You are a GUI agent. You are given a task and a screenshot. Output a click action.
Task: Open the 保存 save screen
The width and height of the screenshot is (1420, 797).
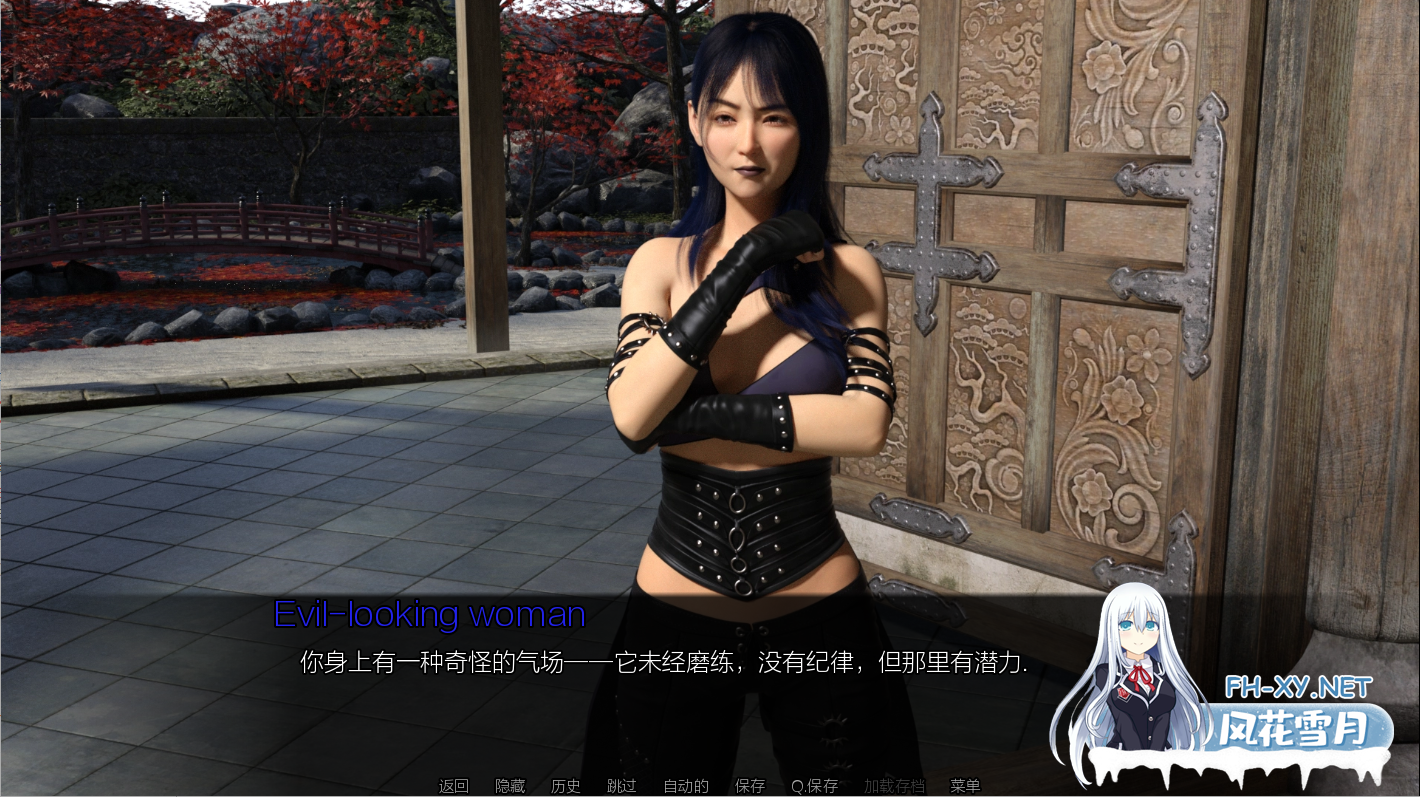click(x=750, y=786)
